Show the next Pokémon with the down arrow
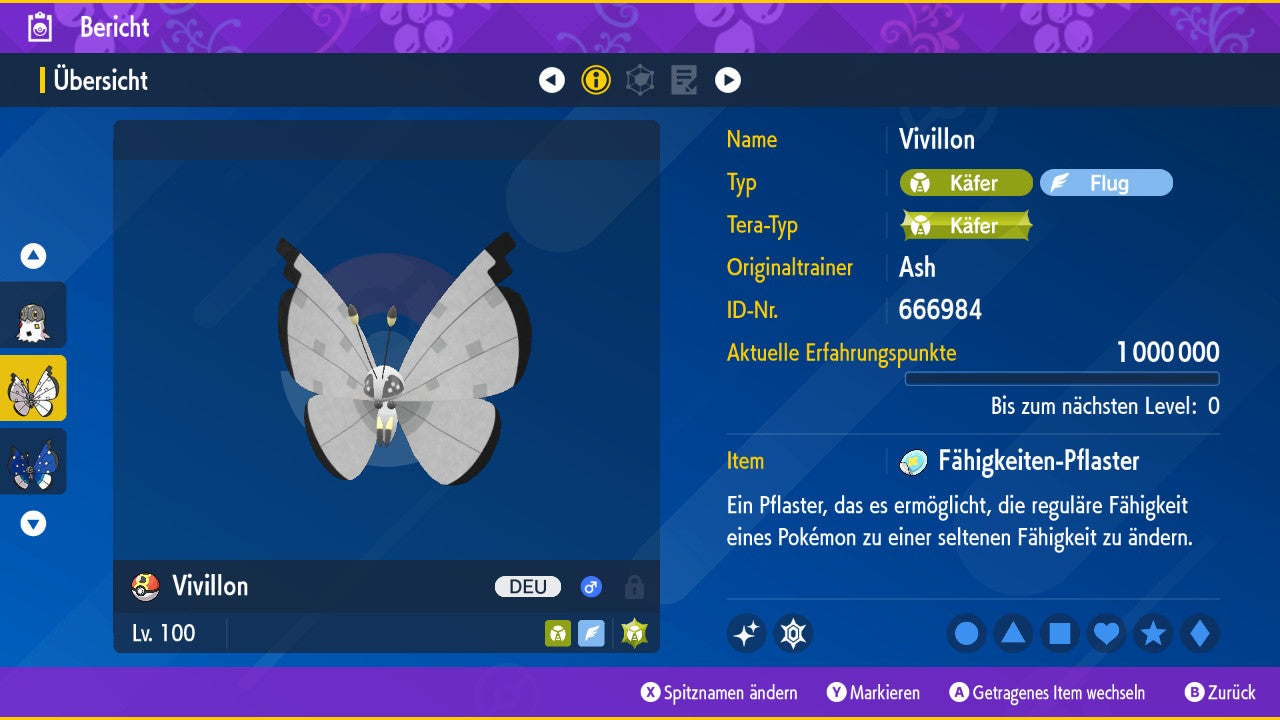1280x720 pixels. click(33, 523)
